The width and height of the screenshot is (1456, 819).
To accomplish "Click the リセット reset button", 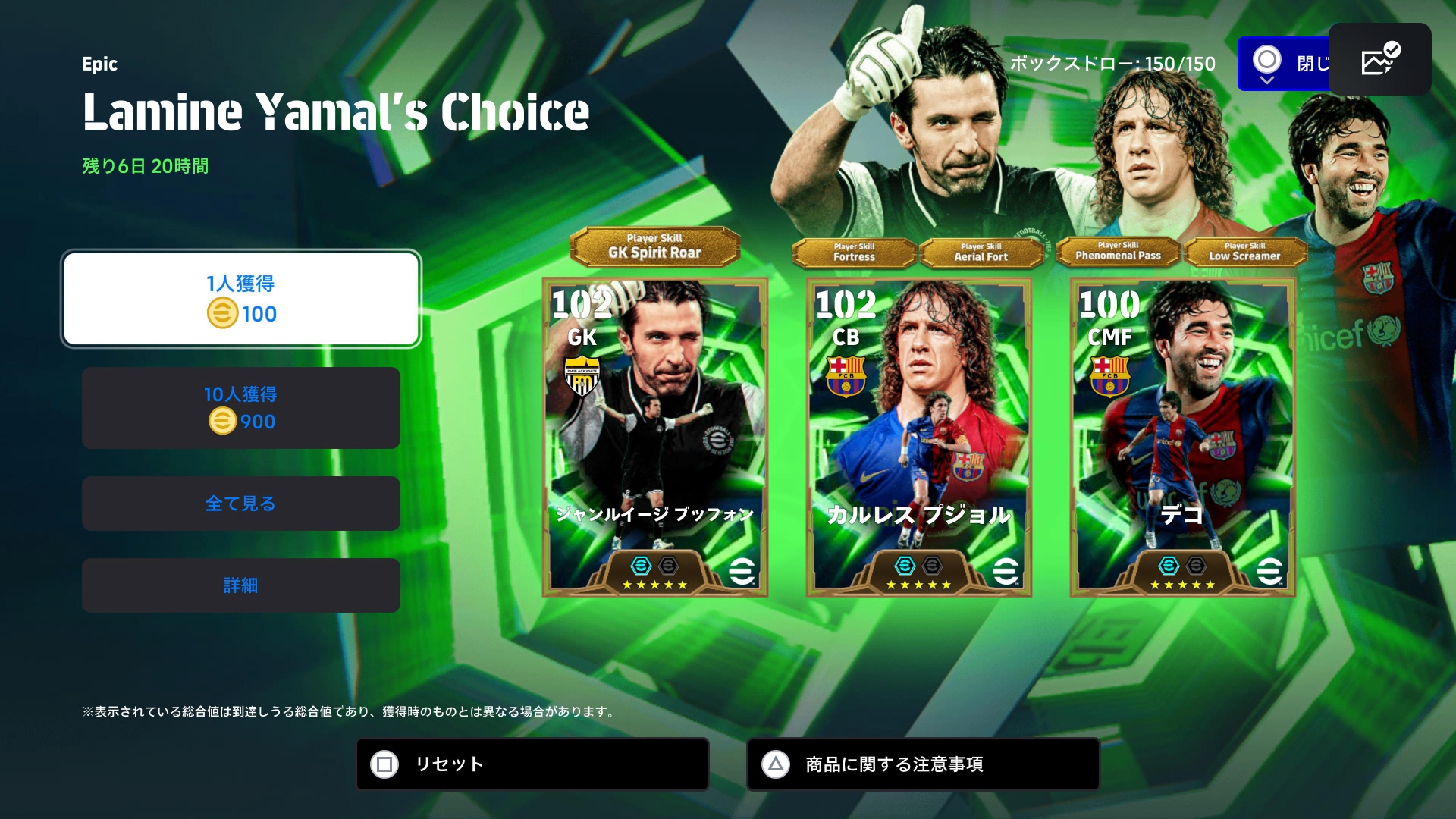I will coord(532,764).
